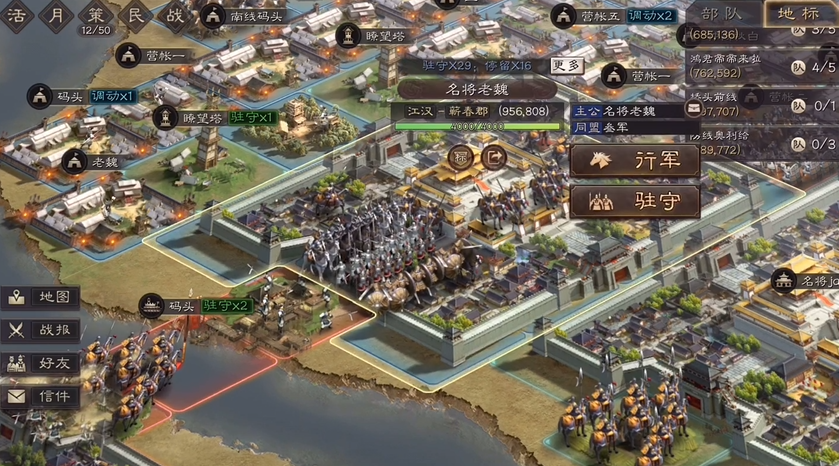Open the 策 diamond top menu
The image size is (839, 466).
tap(95, 15)
